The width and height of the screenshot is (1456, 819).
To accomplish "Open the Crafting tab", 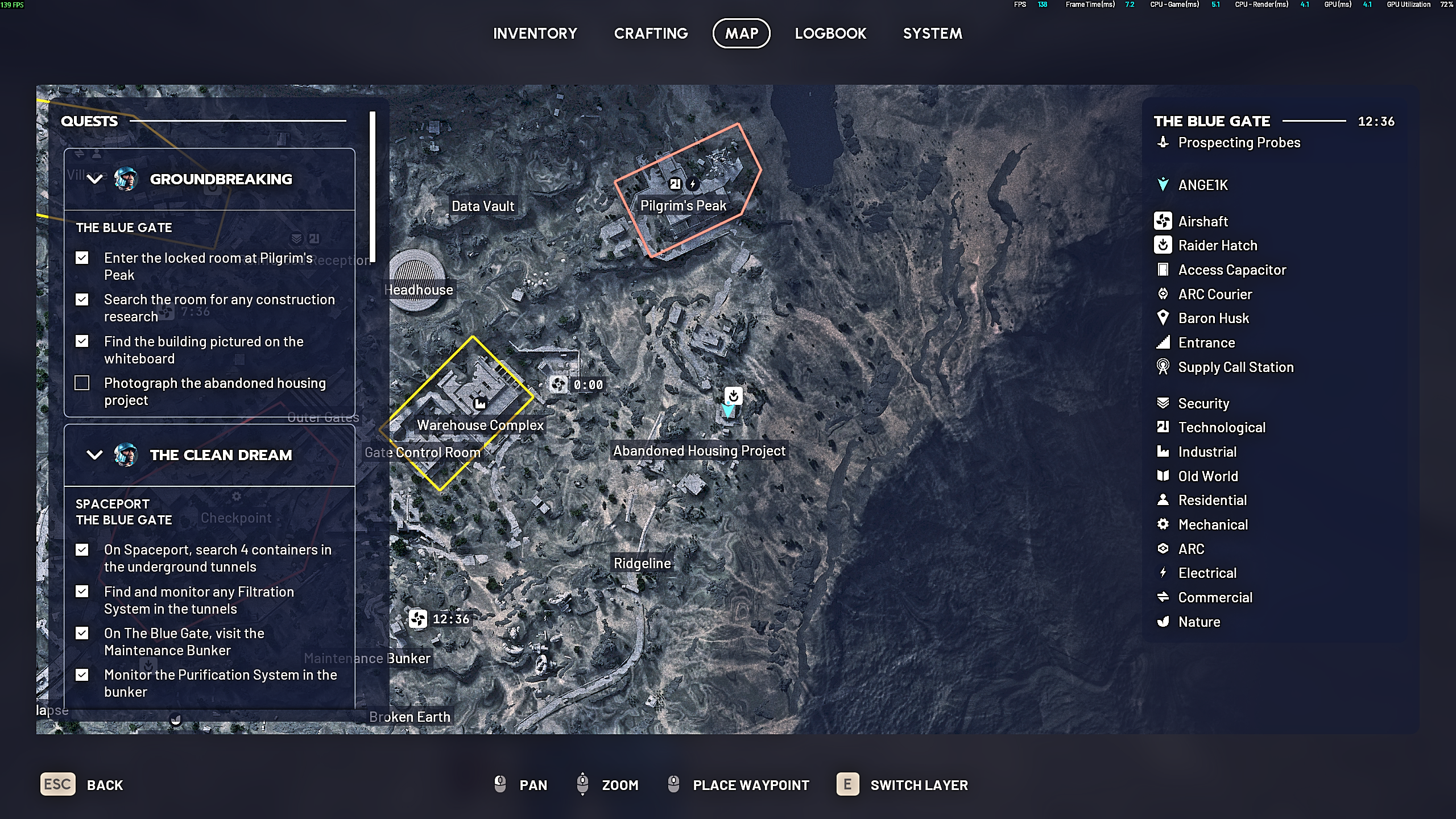I will (651, 34).
